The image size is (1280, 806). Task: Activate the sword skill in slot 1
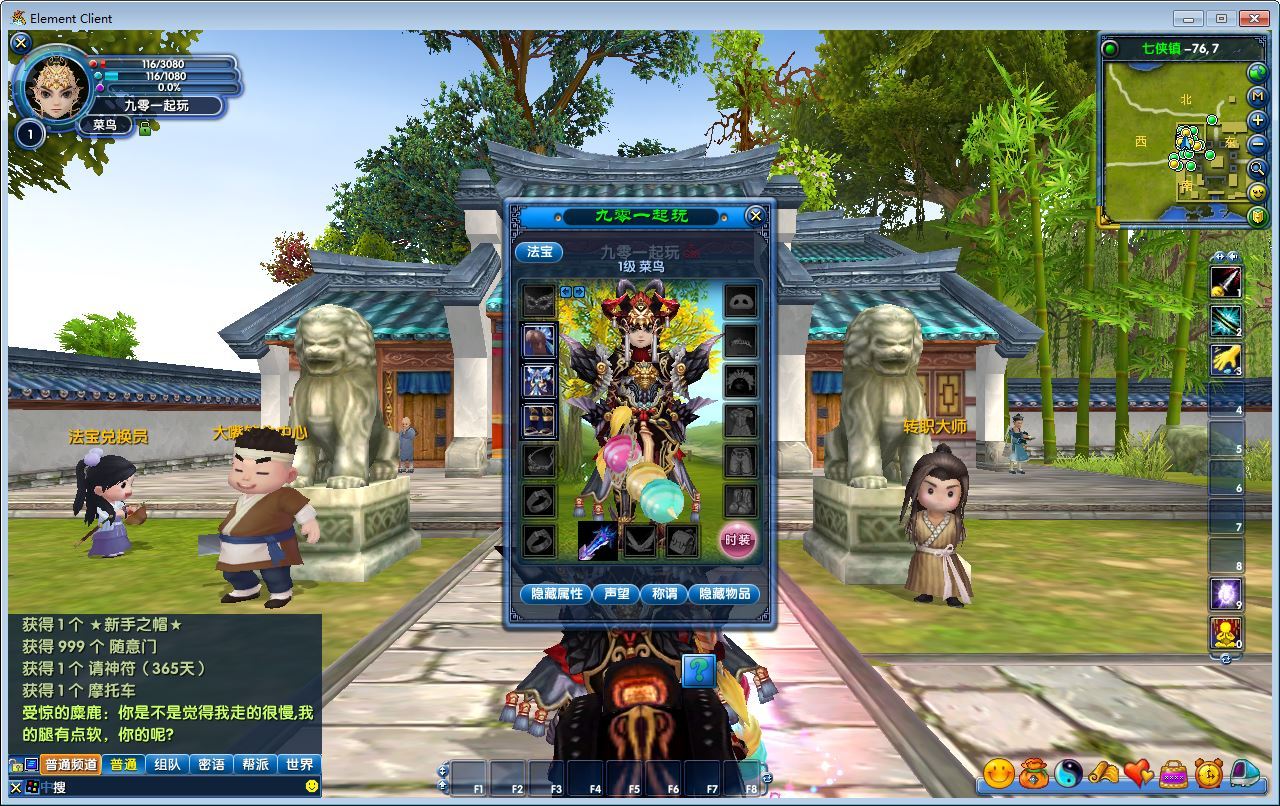[1226, 283]
